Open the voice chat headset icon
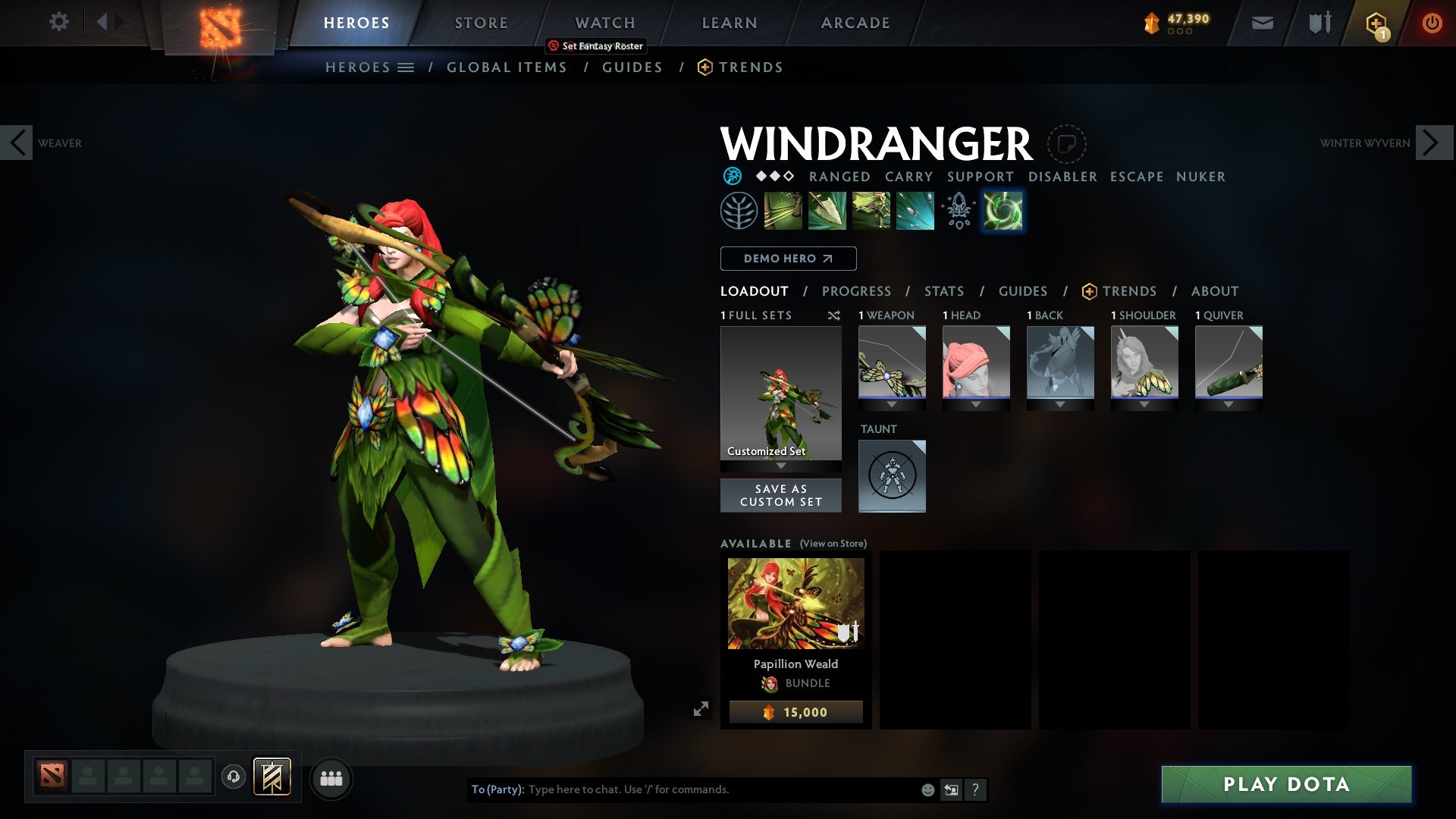This screenshot has width=1456, height=819. click(x=232, y=778)
